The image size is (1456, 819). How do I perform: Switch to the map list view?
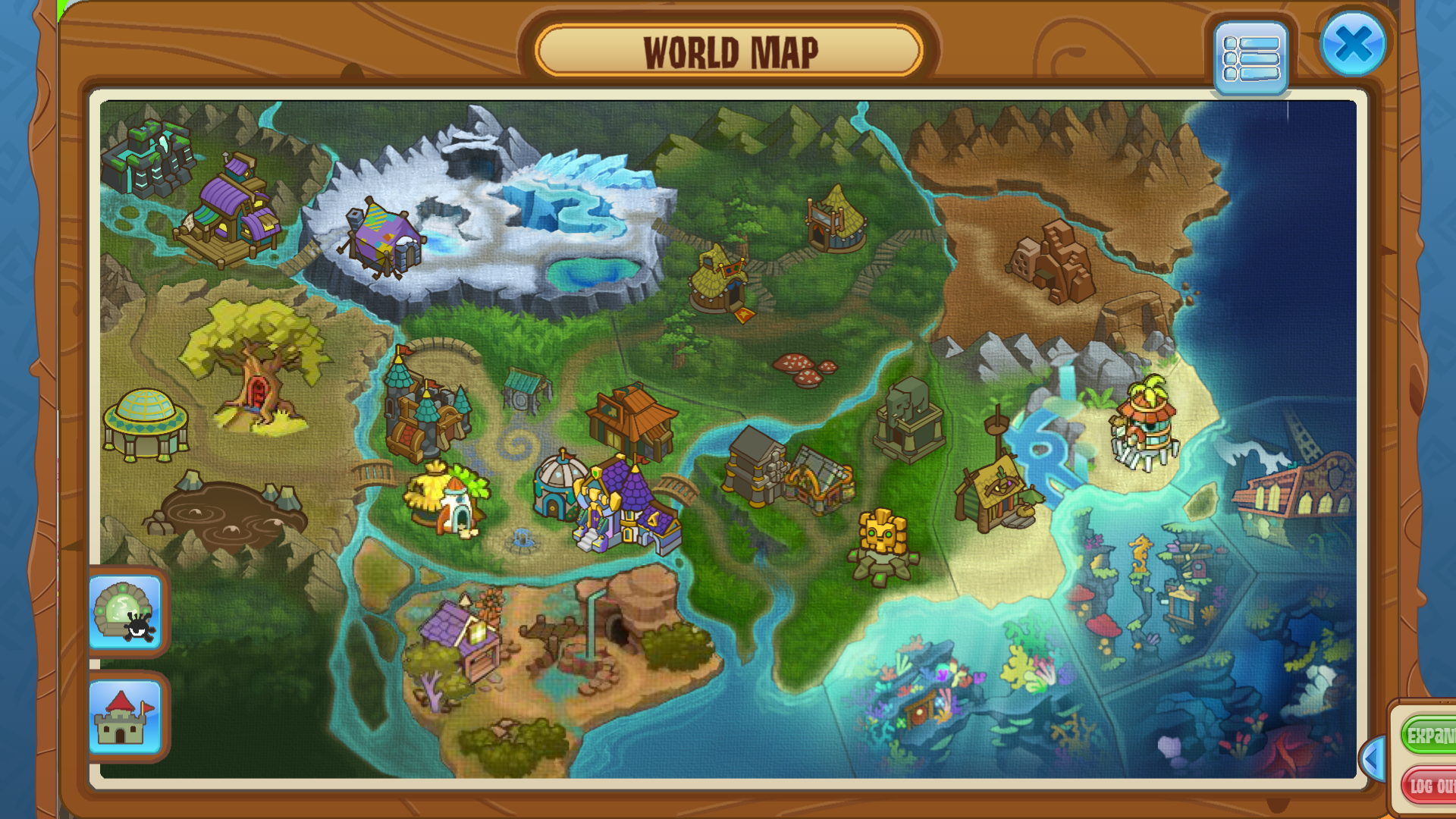(1252, 58)
